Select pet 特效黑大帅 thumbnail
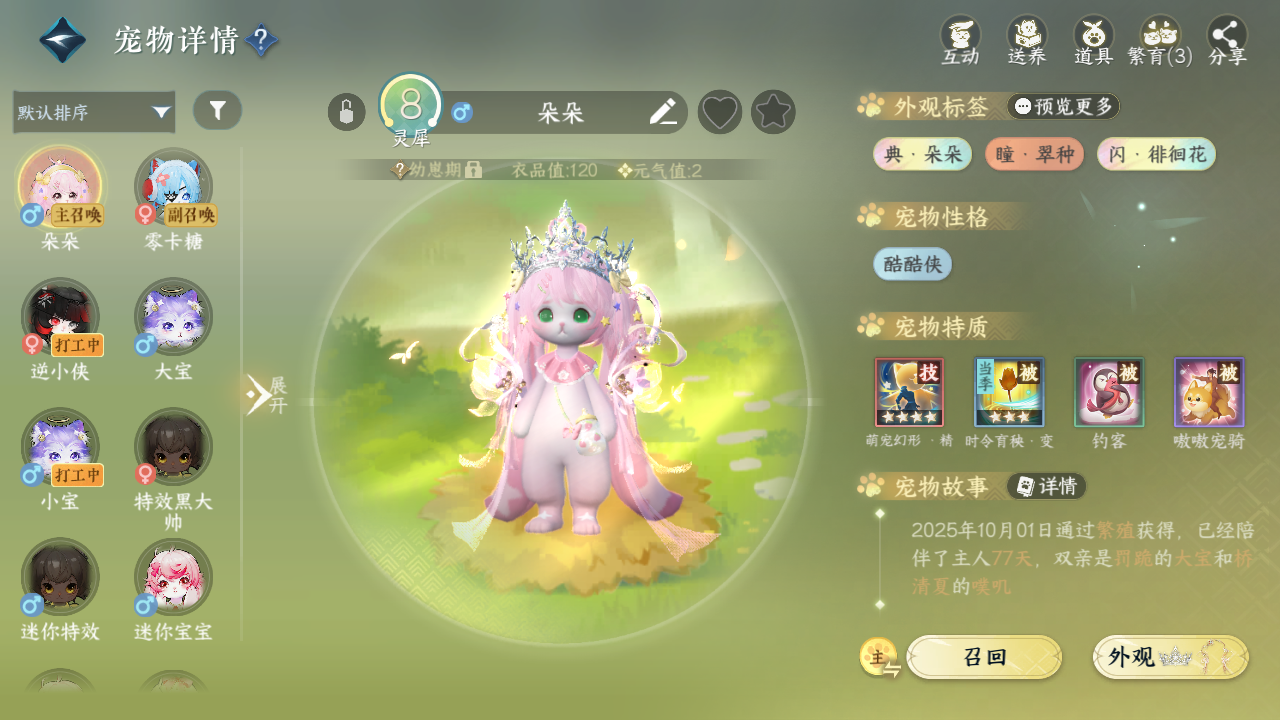Image resolution: width=1280 pixels, height=720 pixels. click(173, 447)
